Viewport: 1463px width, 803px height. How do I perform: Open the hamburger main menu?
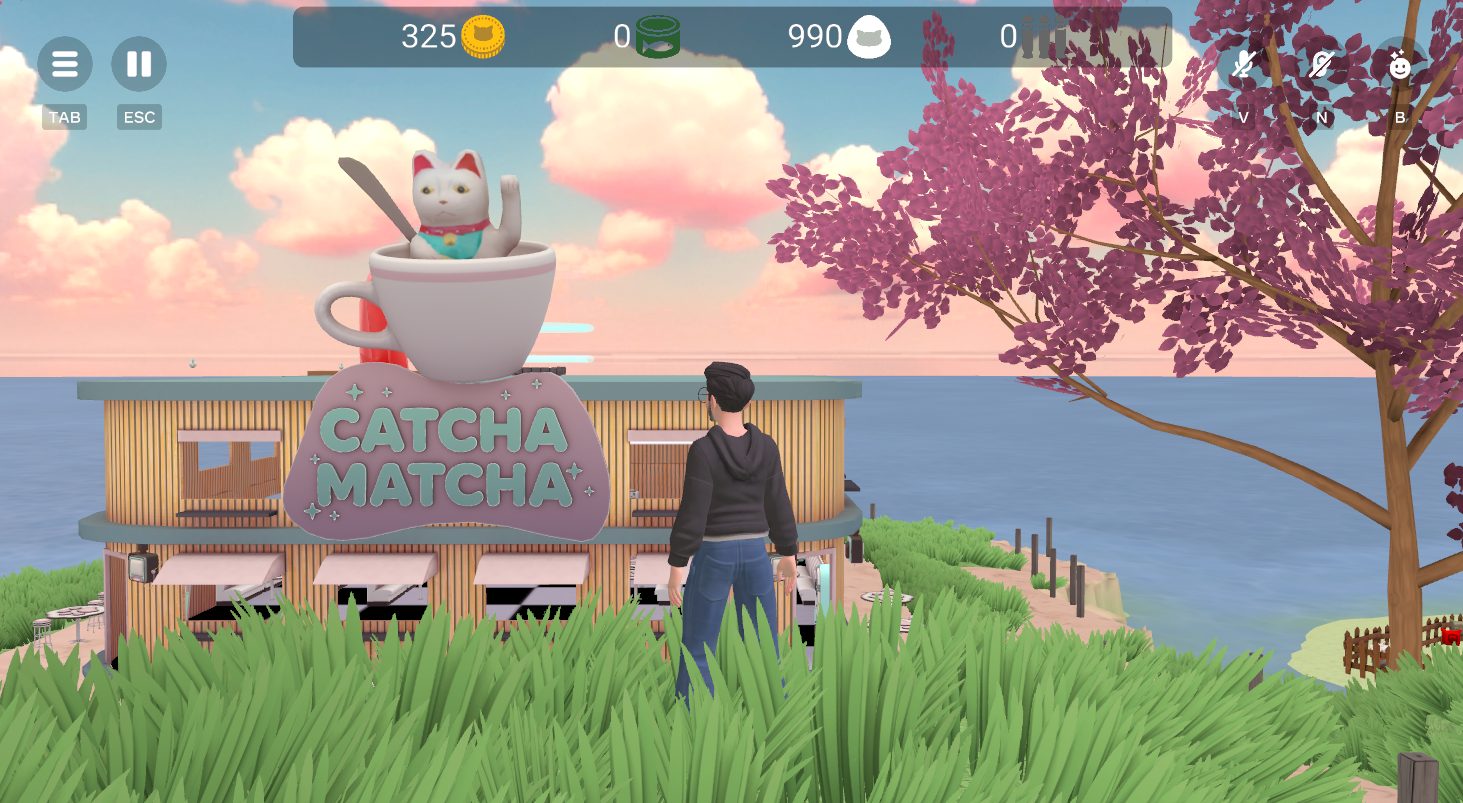65,65
